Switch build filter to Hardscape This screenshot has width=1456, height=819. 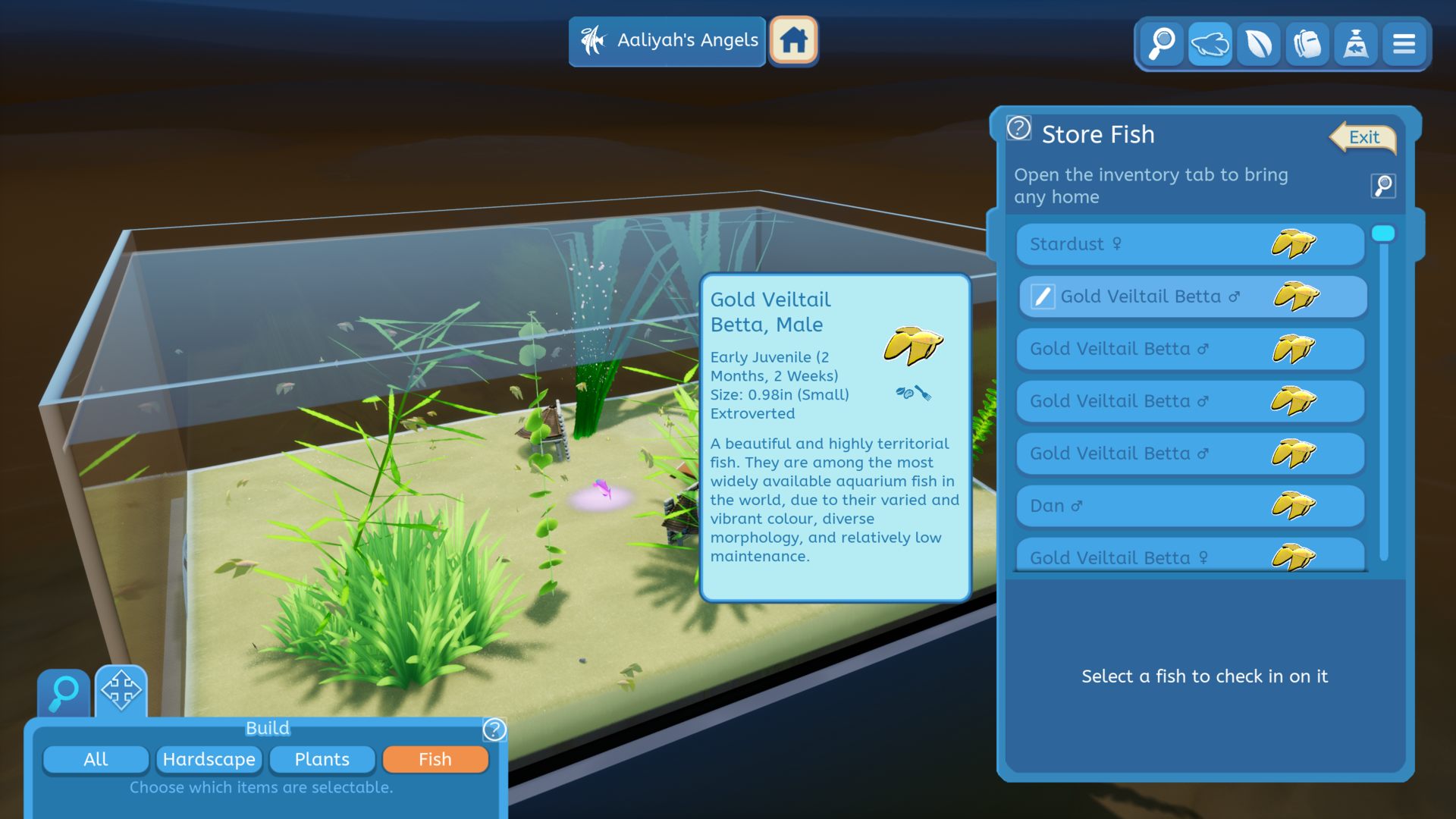tap(209, 759)
